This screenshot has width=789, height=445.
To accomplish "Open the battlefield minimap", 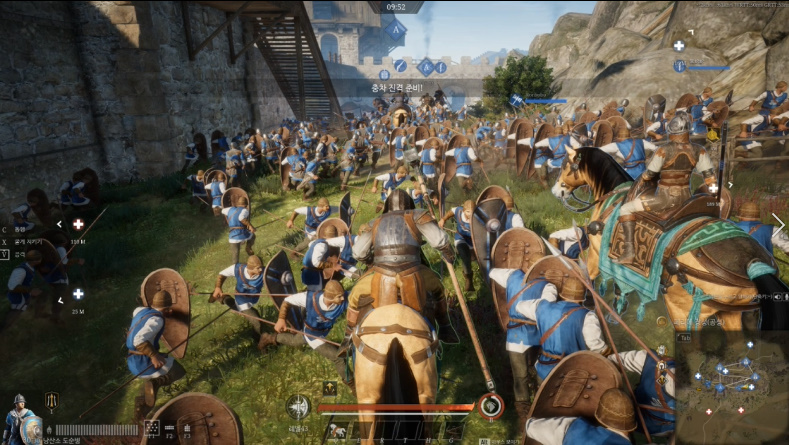I will tap(730, 387).
